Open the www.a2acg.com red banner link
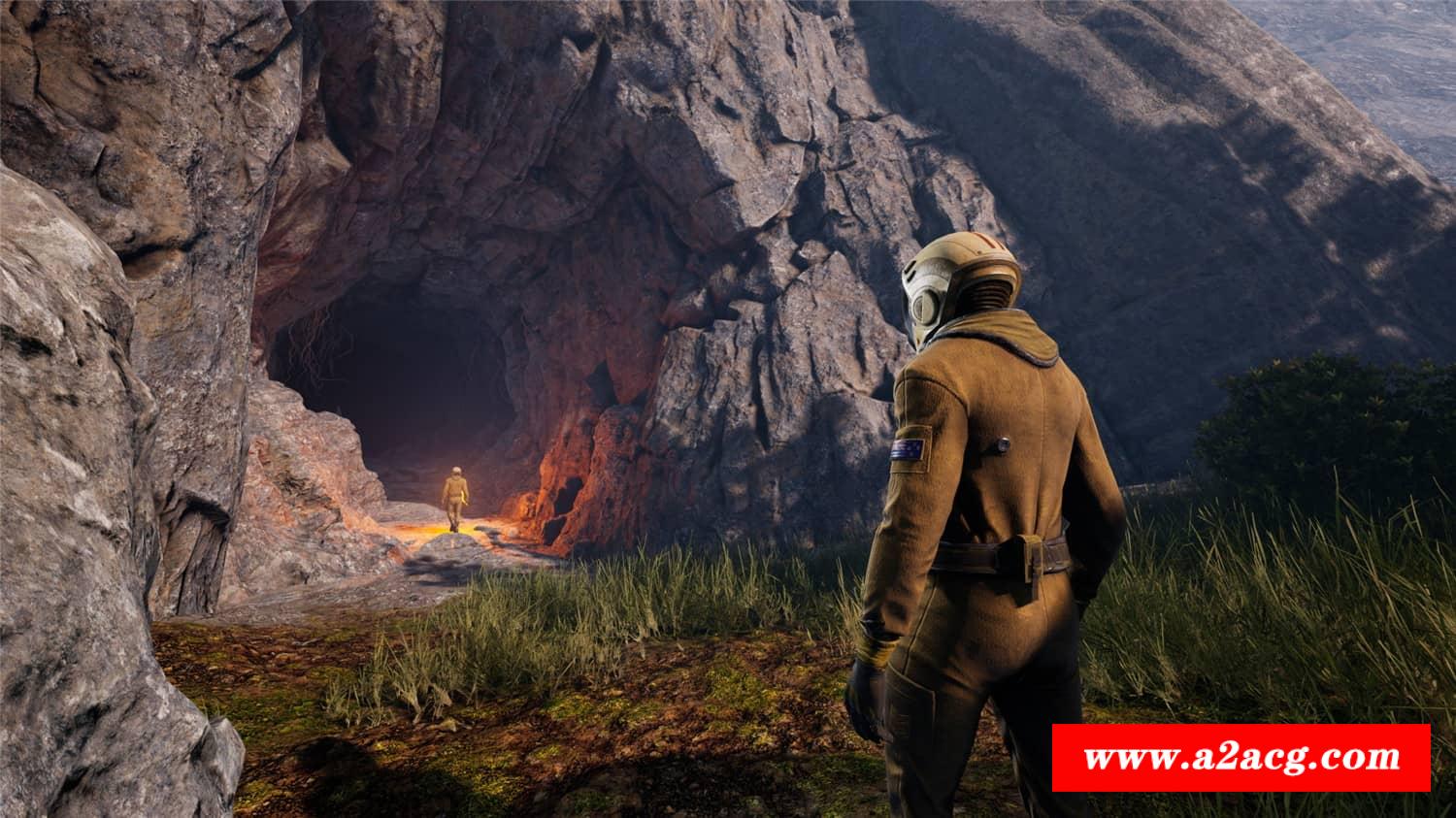Image resolution: width=1456 pixels, height=818 pixels. tap(1241, 757)
